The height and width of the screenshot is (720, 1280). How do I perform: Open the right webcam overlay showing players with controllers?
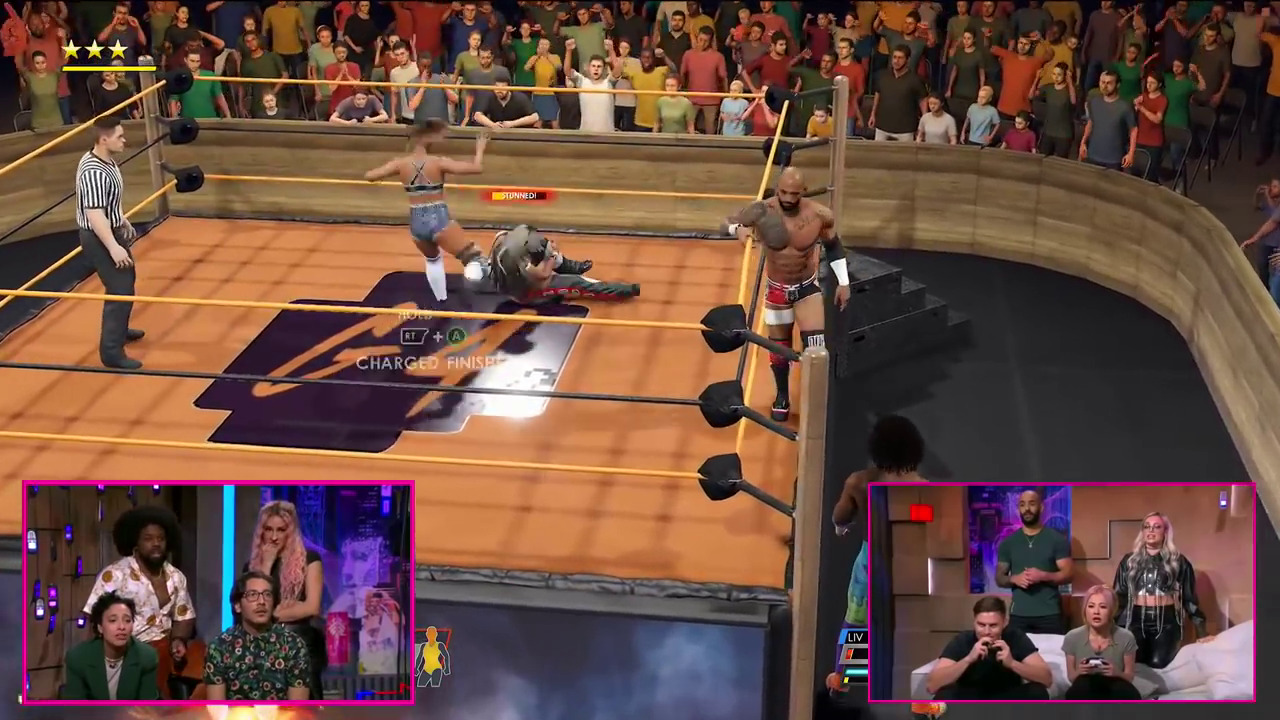coord(1062,592)
